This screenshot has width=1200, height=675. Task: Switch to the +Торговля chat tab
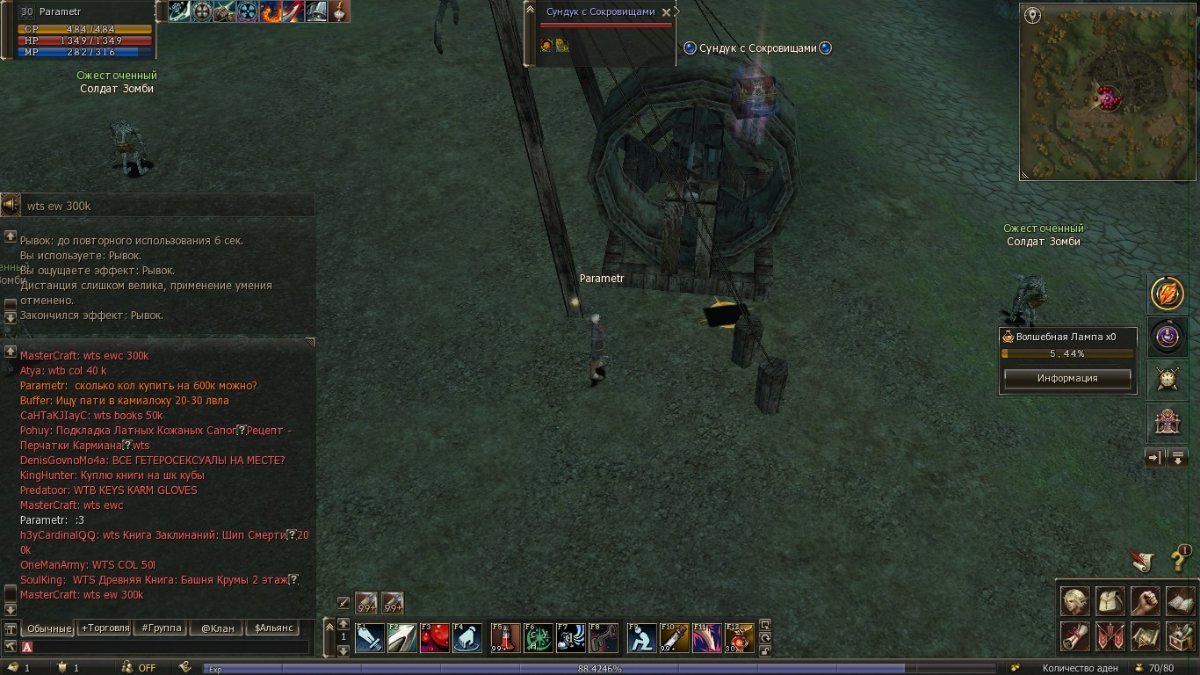(105, 628)
